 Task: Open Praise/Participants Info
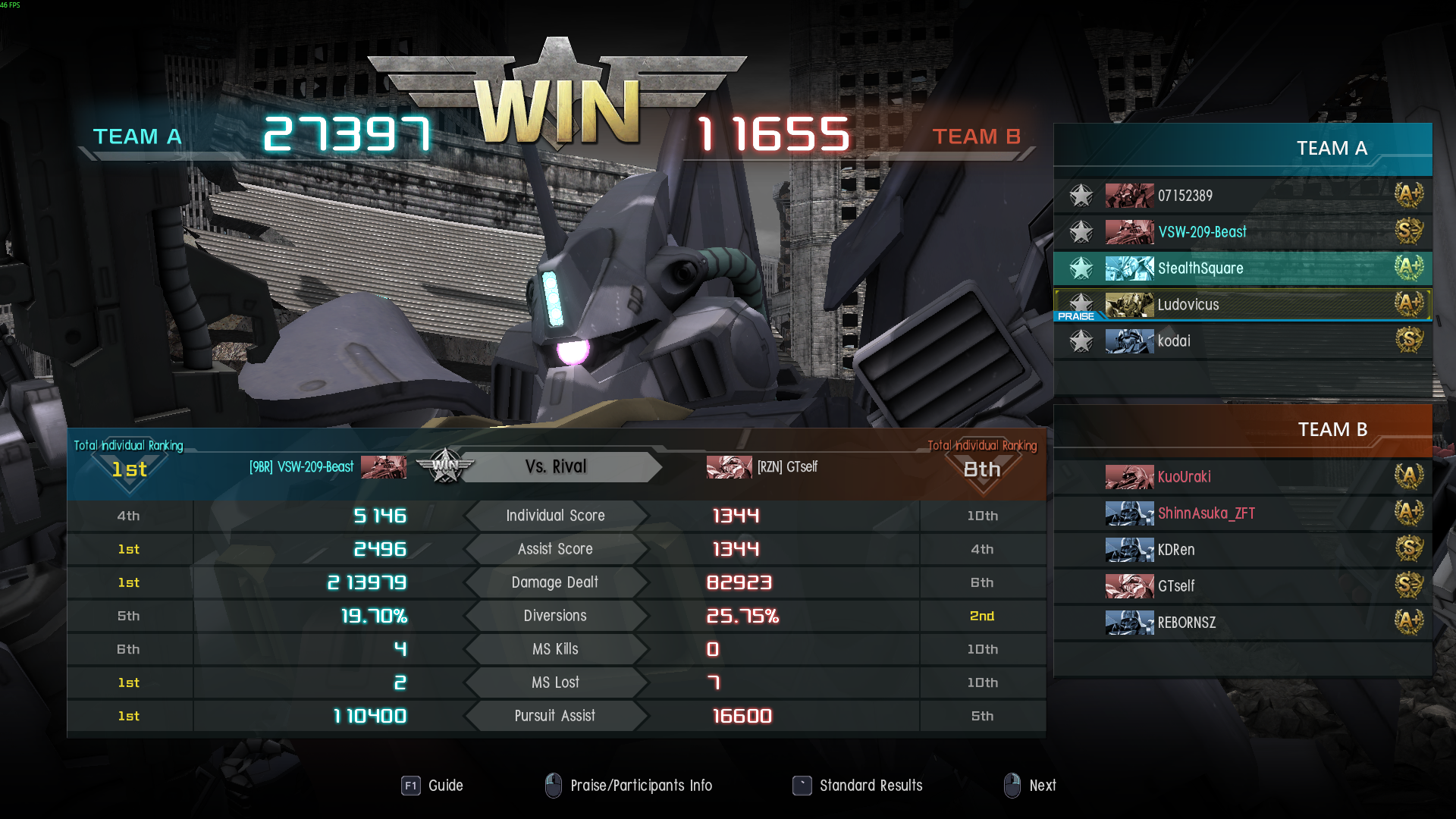[629, 786]
